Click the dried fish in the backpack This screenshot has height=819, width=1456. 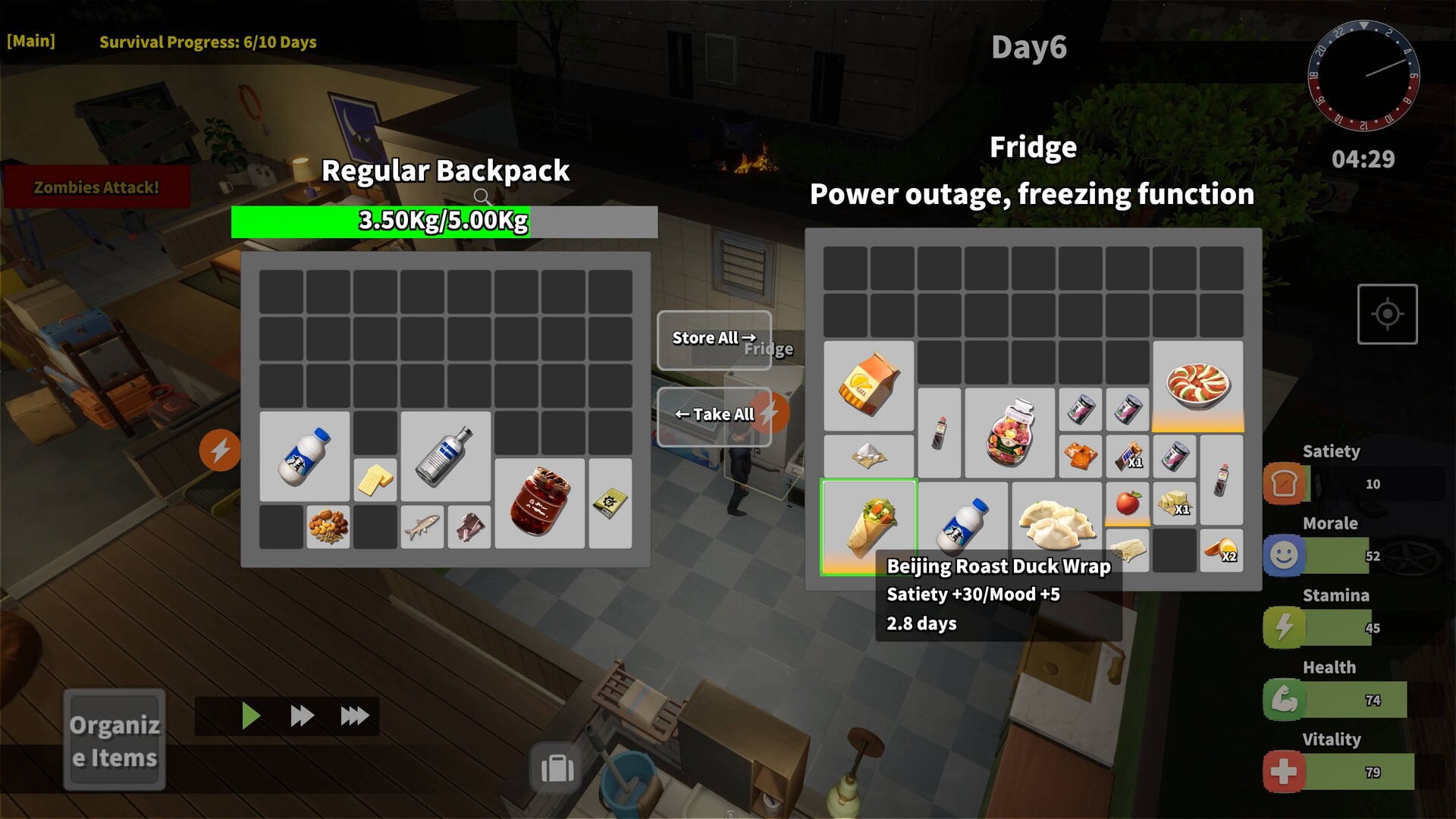(422, 525)
